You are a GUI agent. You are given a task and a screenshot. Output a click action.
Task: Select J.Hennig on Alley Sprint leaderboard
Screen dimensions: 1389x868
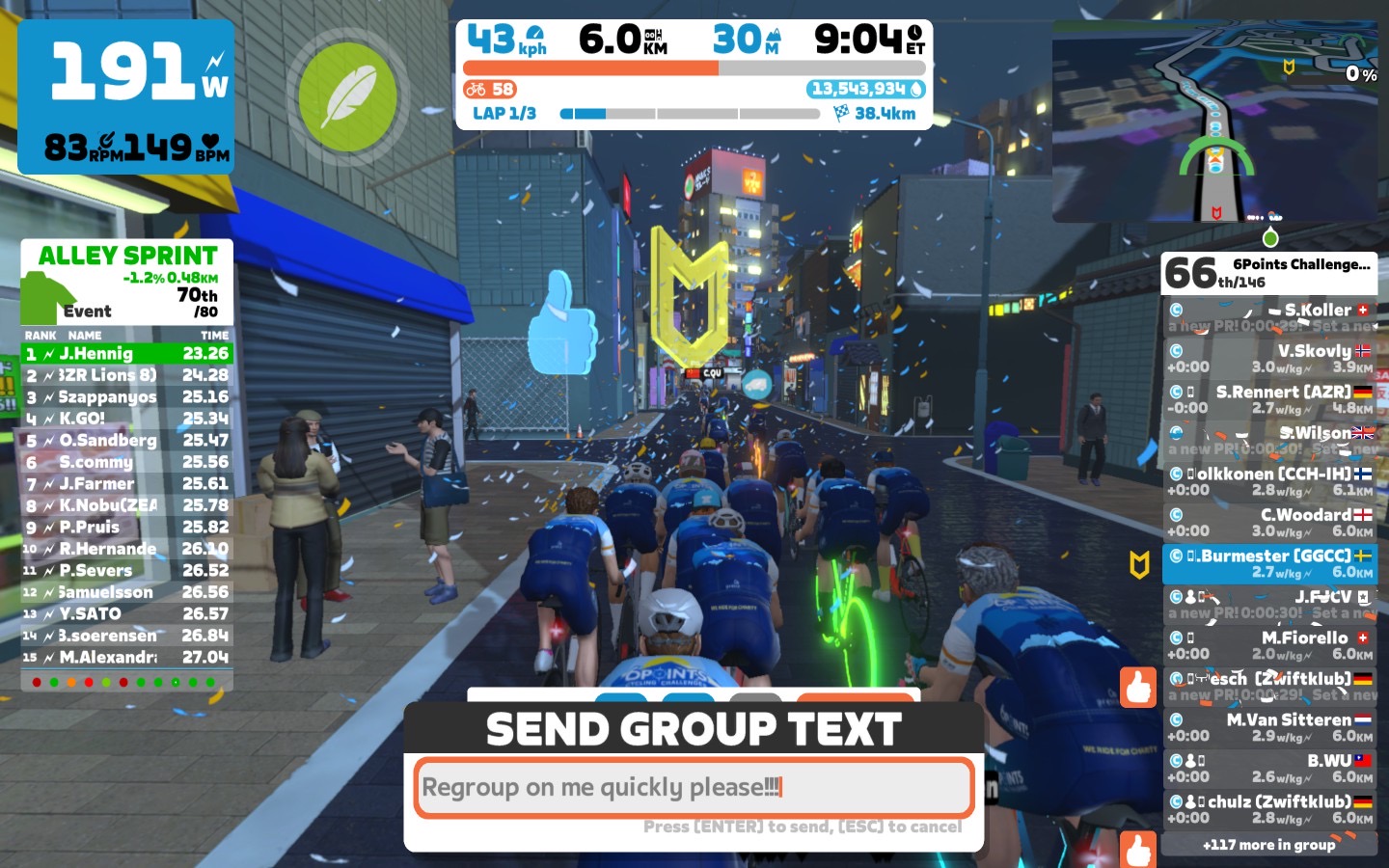click(127, 354)
